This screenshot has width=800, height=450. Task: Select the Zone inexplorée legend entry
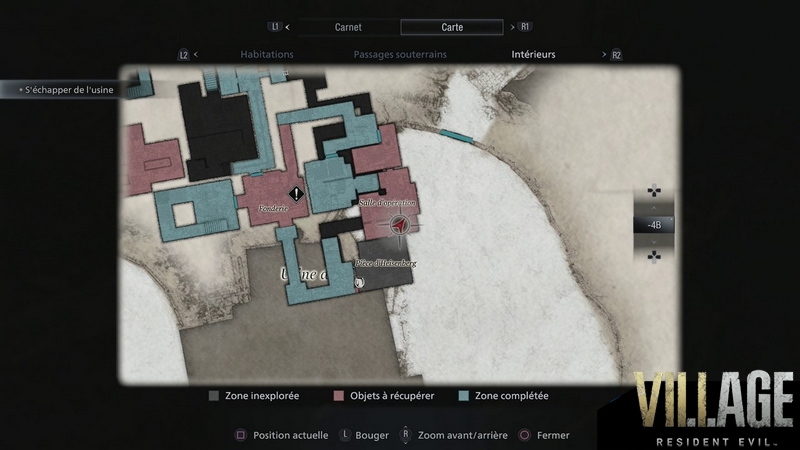(x=254, y=396)
